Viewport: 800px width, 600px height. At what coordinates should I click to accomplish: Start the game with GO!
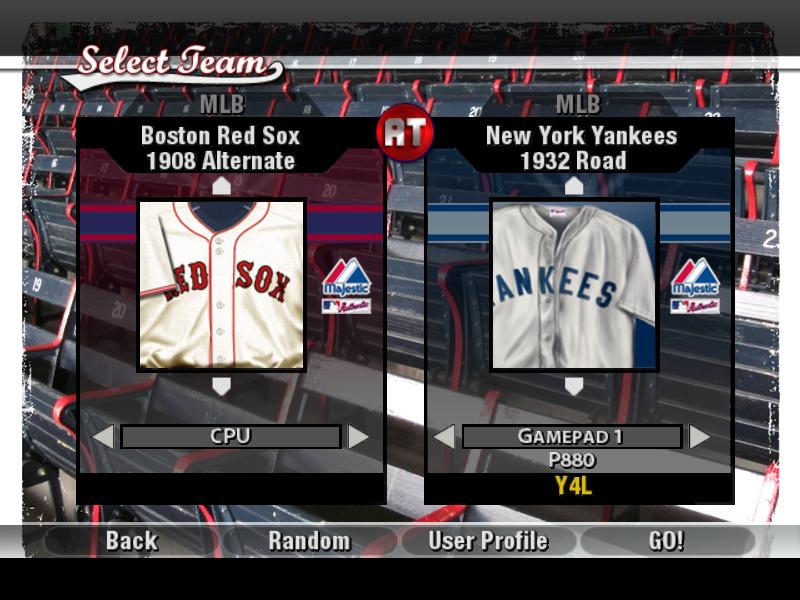tap(666, 541)
